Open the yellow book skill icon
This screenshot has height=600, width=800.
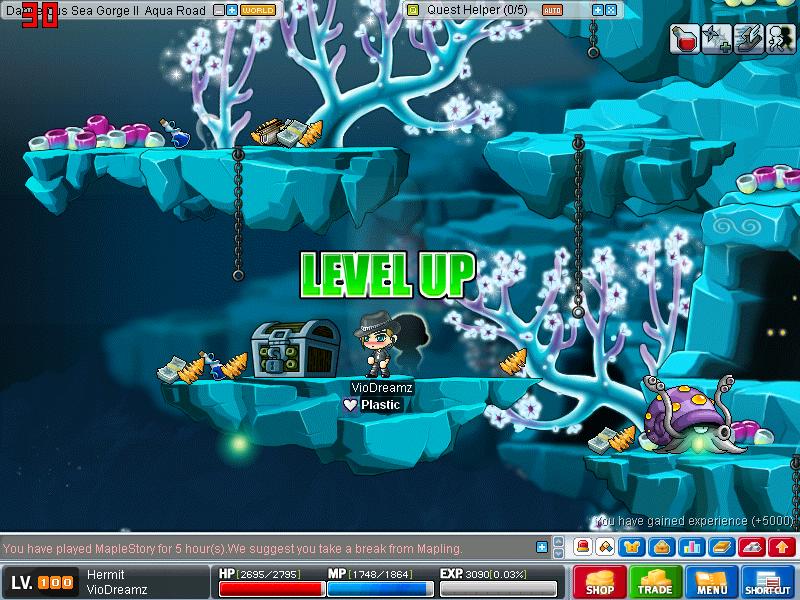click(721, 547)
